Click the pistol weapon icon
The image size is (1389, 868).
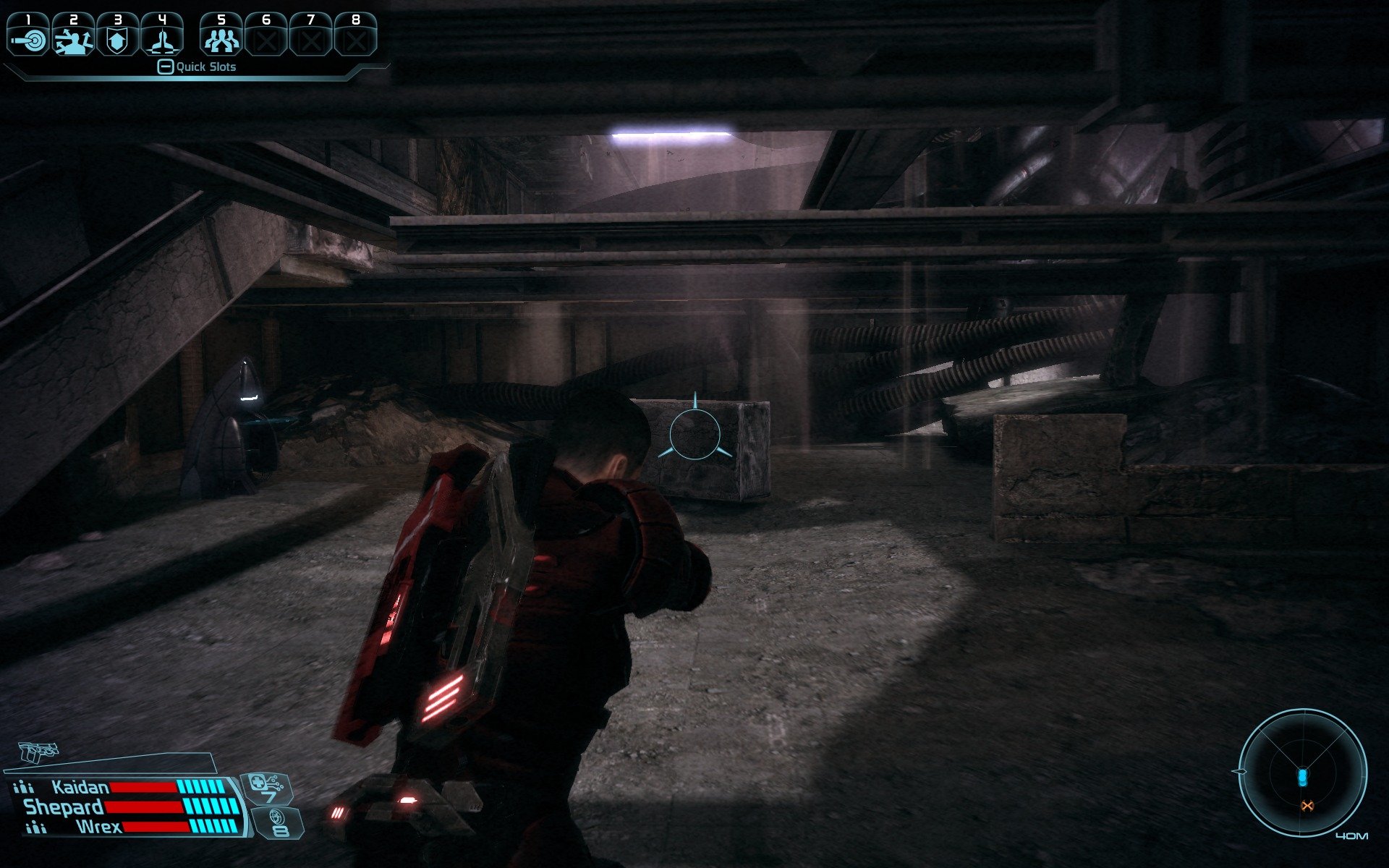(x=36, y=752)
